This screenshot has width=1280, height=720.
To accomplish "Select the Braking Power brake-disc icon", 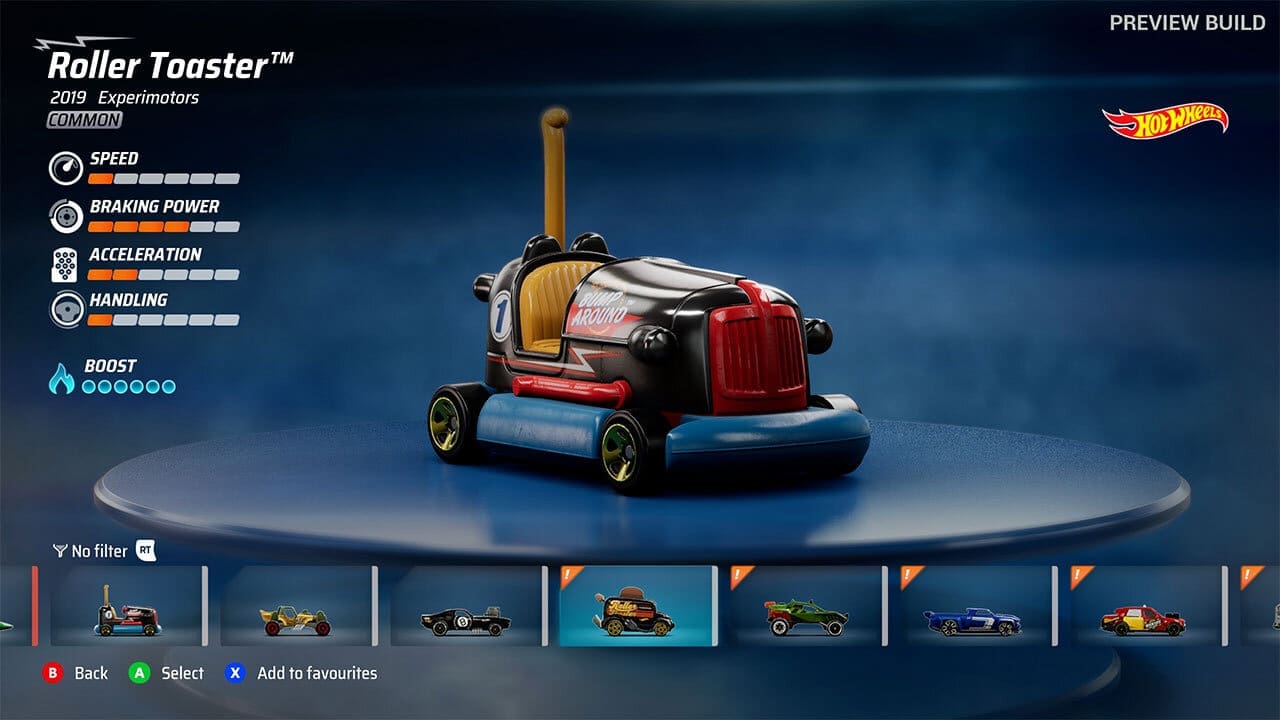I will coord(66,215).
